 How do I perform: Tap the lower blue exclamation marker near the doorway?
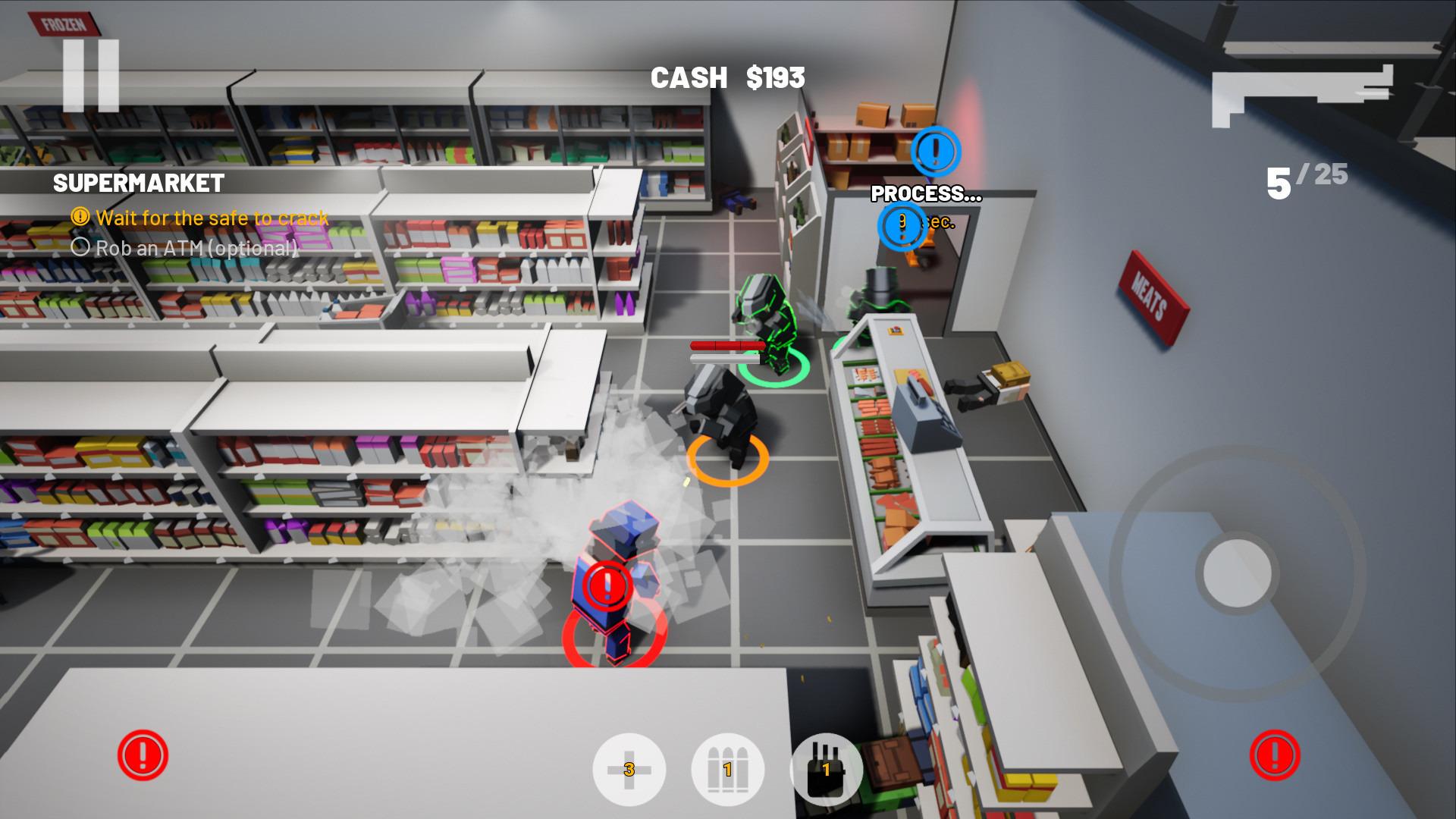[x=901, y=227]
